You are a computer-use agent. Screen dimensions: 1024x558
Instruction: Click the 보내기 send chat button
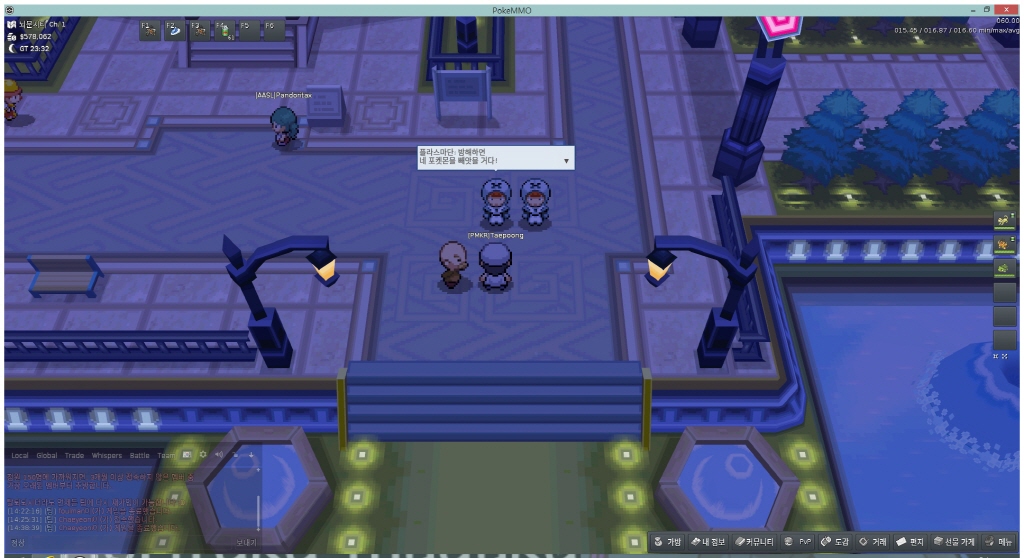(246, 542)
